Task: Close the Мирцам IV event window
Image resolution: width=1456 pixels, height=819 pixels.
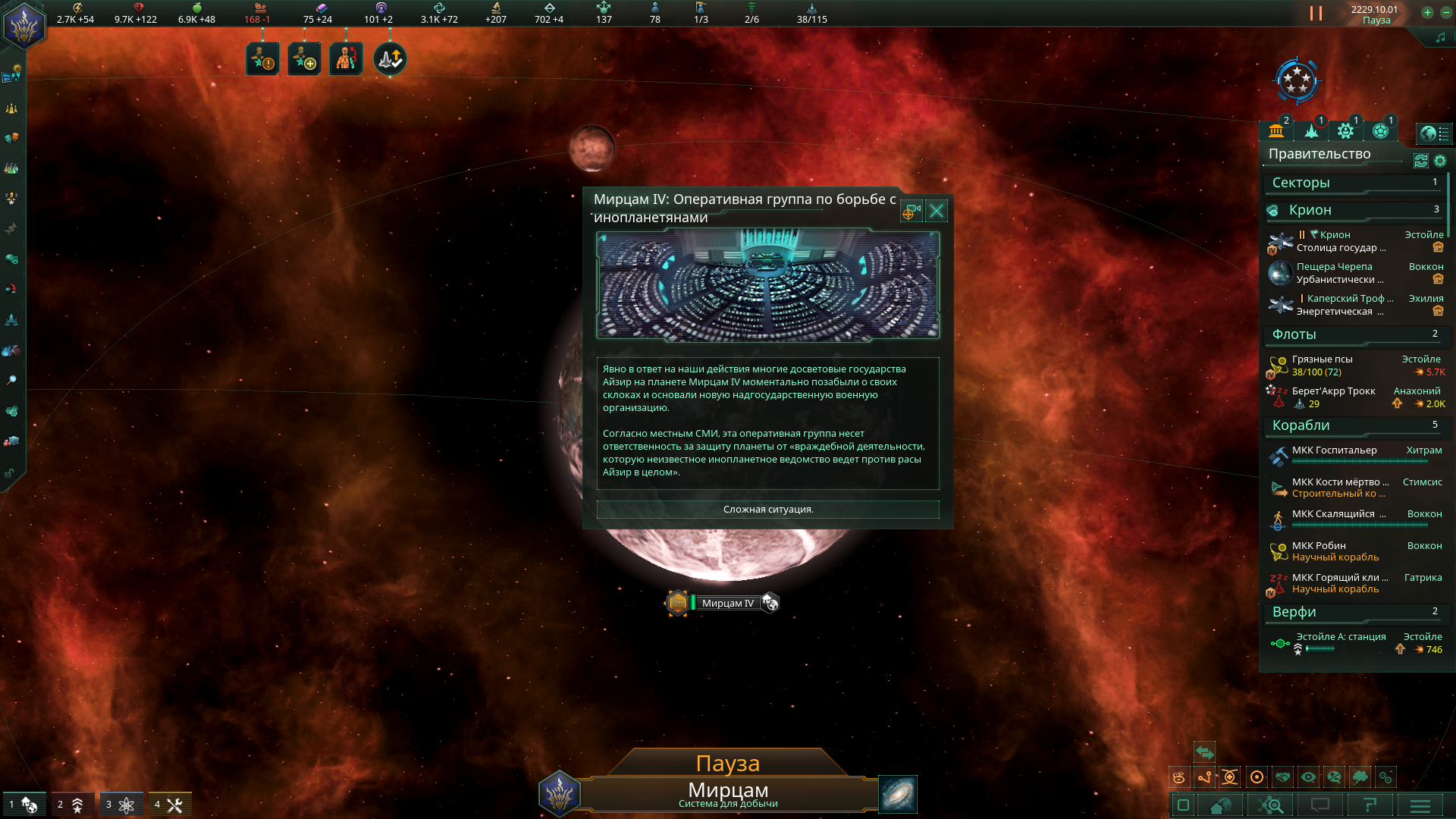Action: point(937,212)
